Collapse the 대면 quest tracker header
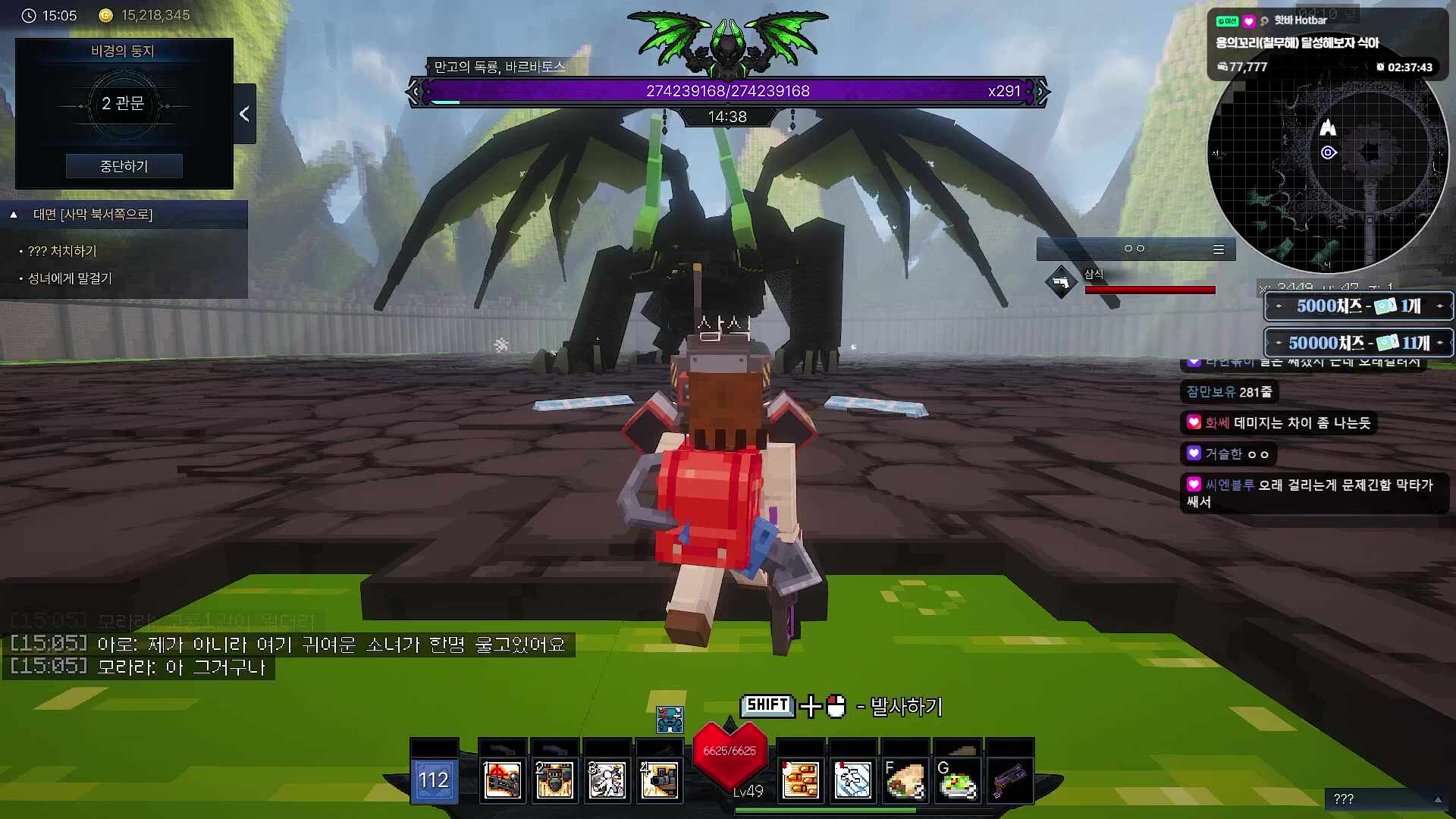The height and width of the screenshot is (819, 1456). (14, 215)
